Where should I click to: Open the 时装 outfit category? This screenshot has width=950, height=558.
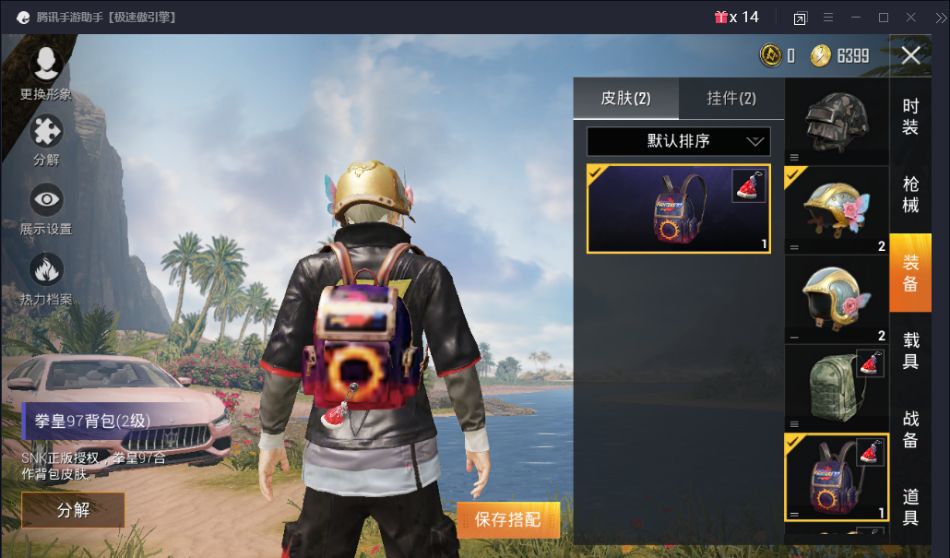click(910, 116)
